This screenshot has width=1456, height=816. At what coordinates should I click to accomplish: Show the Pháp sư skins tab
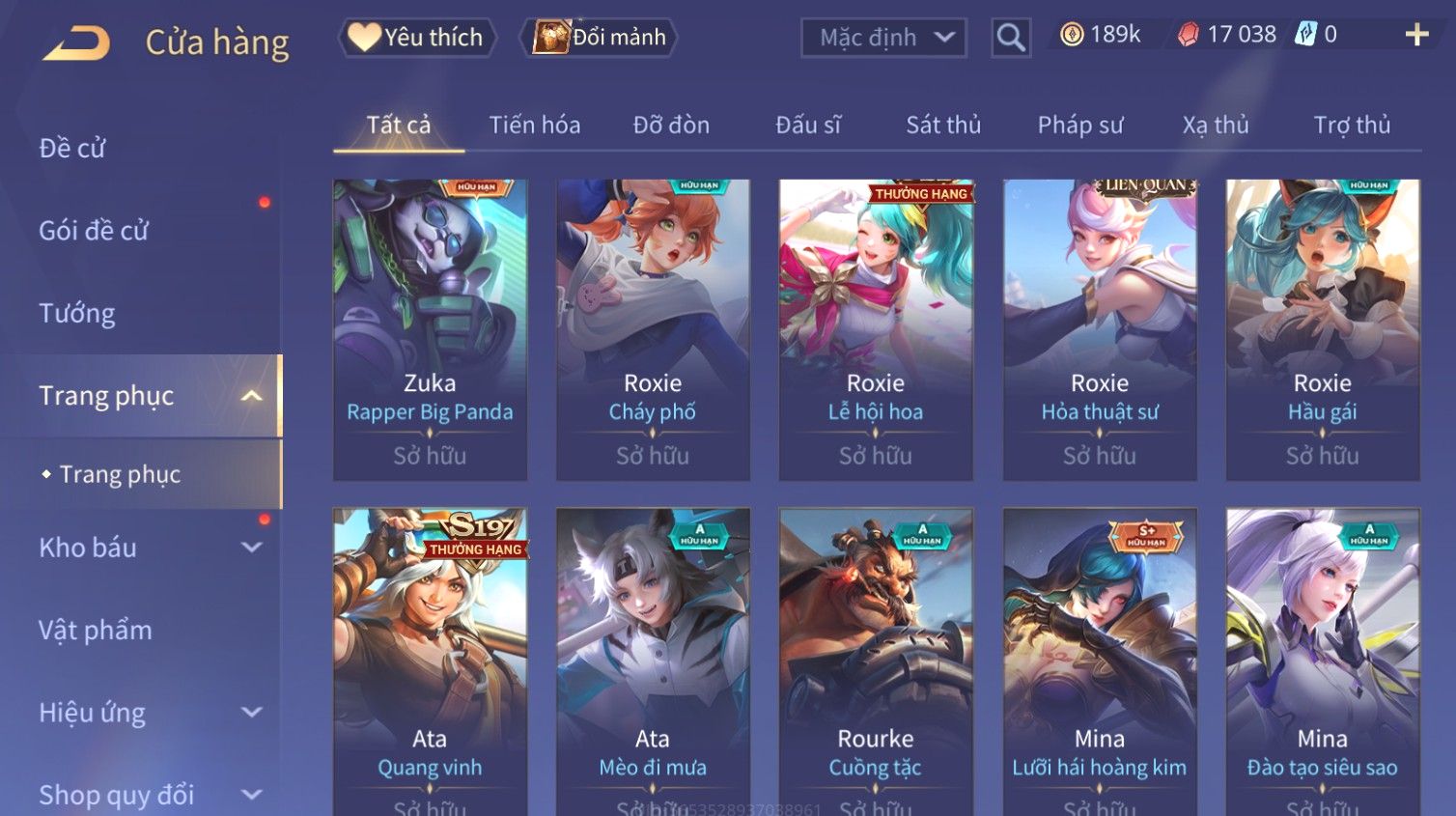(1080, 126)
